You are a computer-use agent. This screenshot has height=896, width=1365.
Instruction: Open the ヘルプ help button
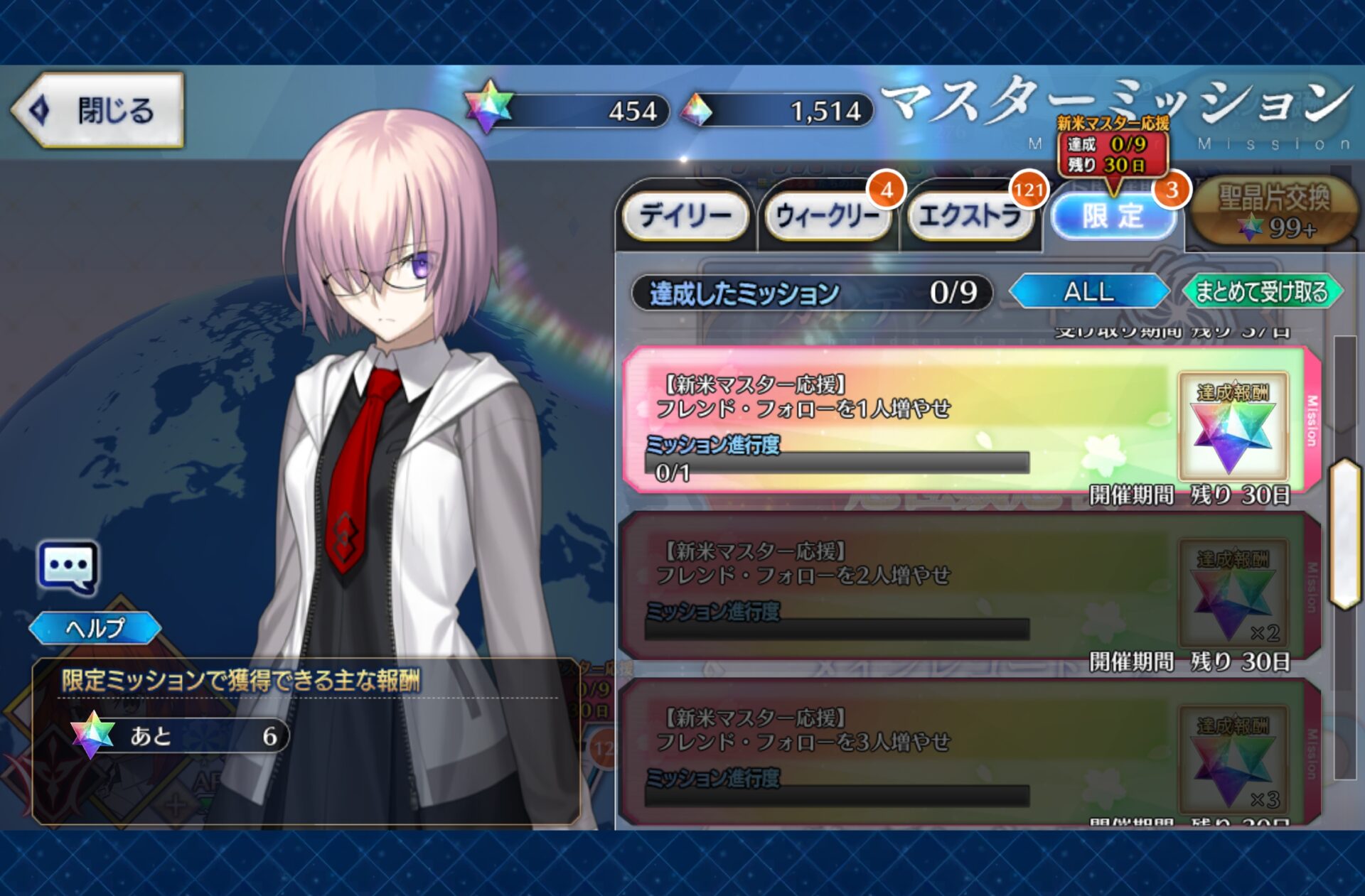click(x=95, y=628)
